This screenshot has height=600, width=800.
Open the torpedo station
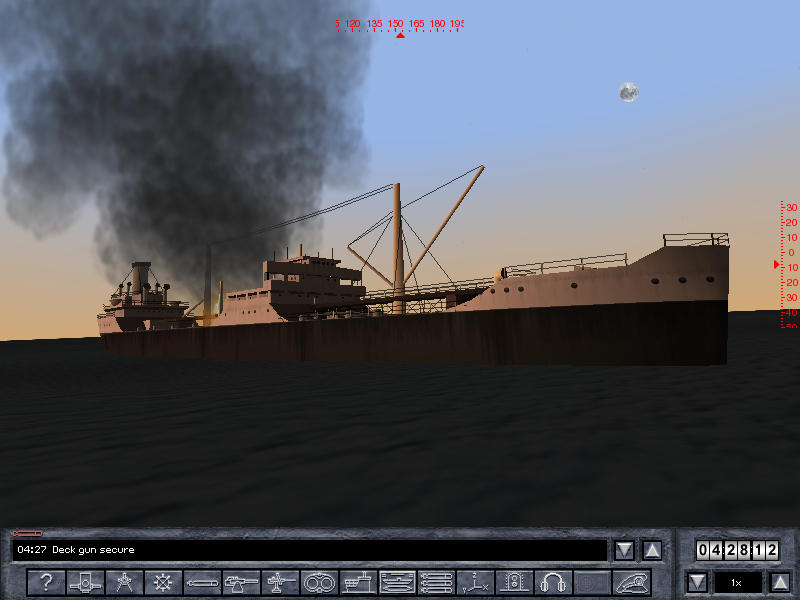click(202, 582)
